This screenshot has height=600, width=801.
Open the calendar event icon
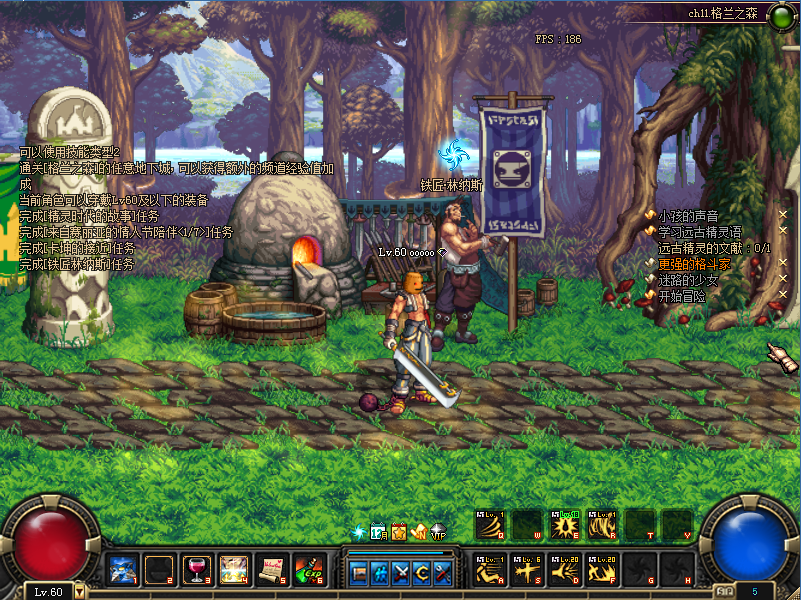378,532
